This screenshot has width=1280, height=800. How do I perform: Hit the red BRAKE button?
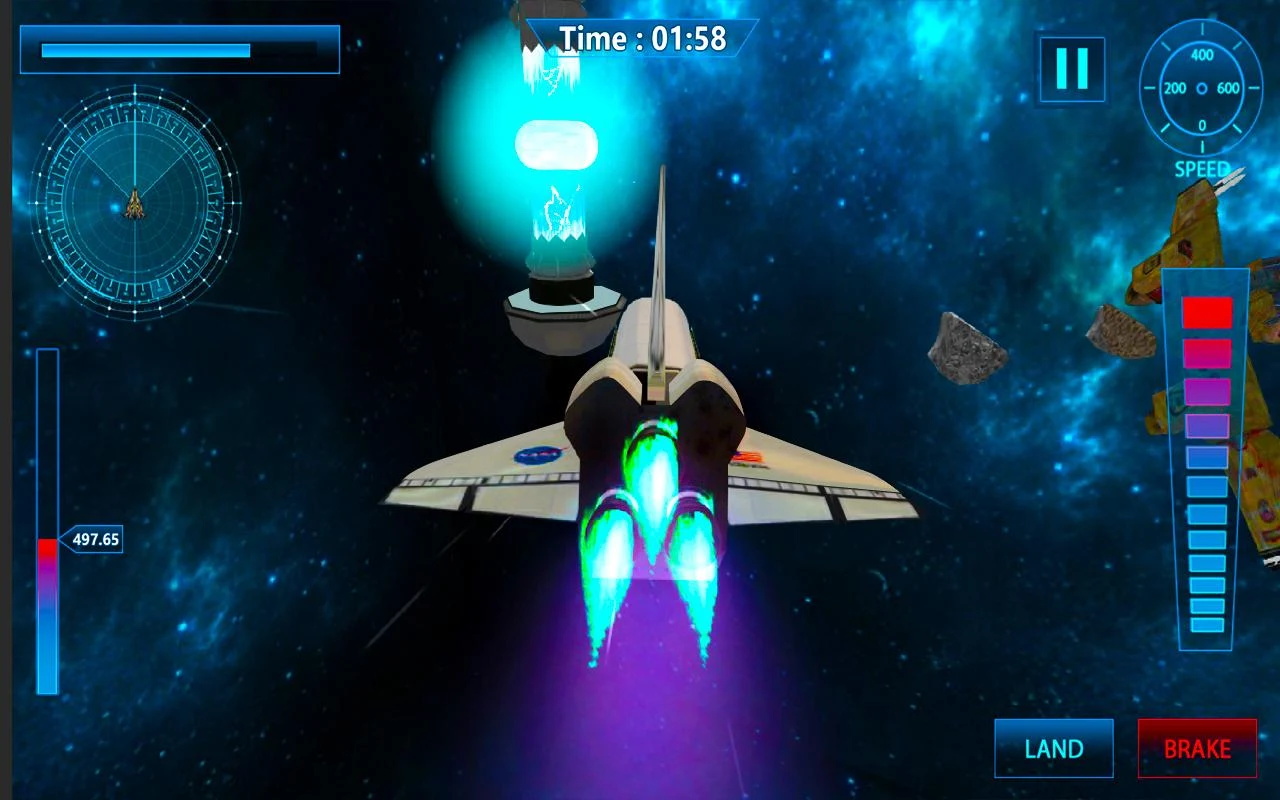point(1197,748)
